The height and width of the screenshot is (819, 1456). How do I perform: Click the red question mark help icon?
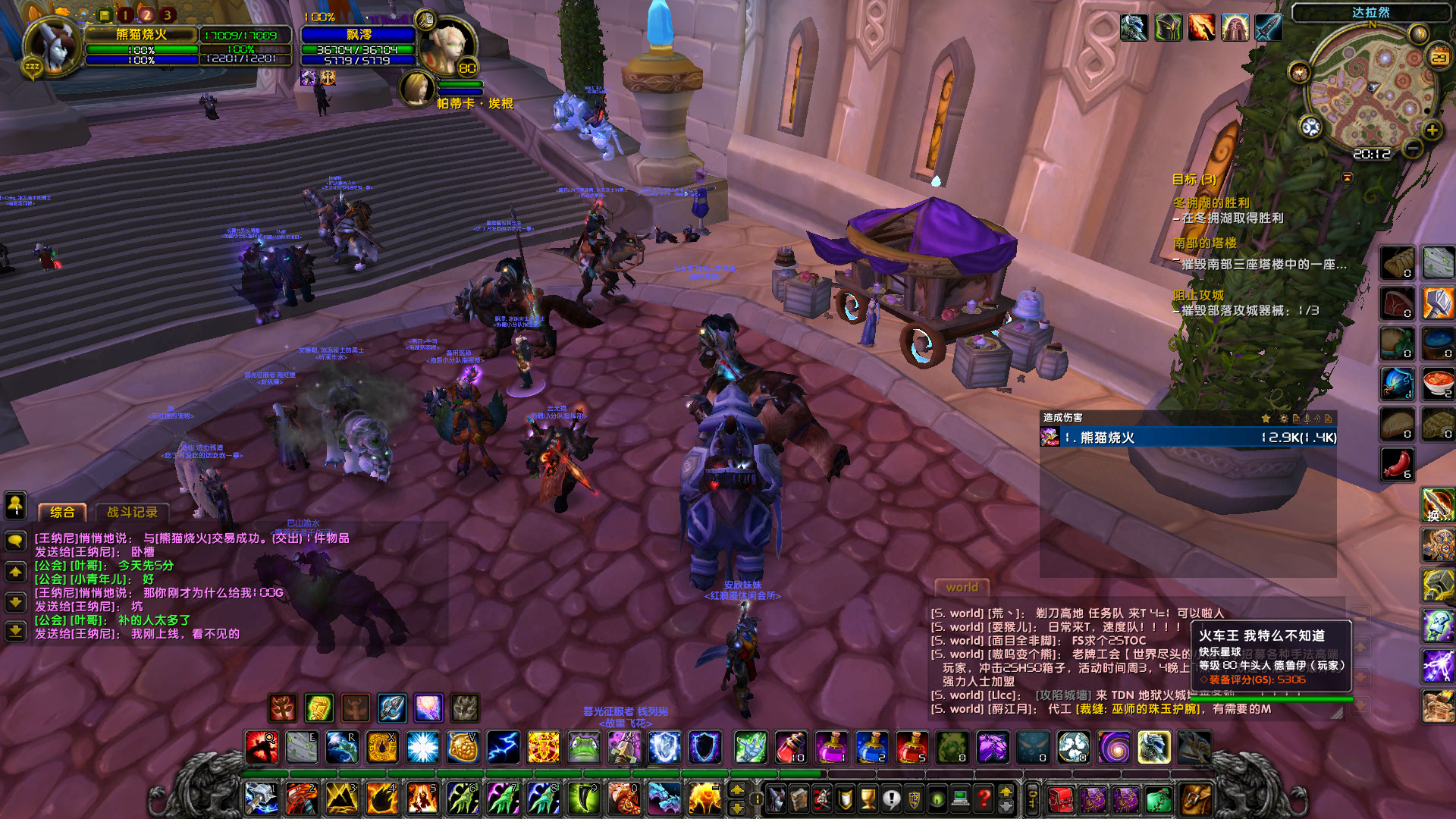(983, 798)
